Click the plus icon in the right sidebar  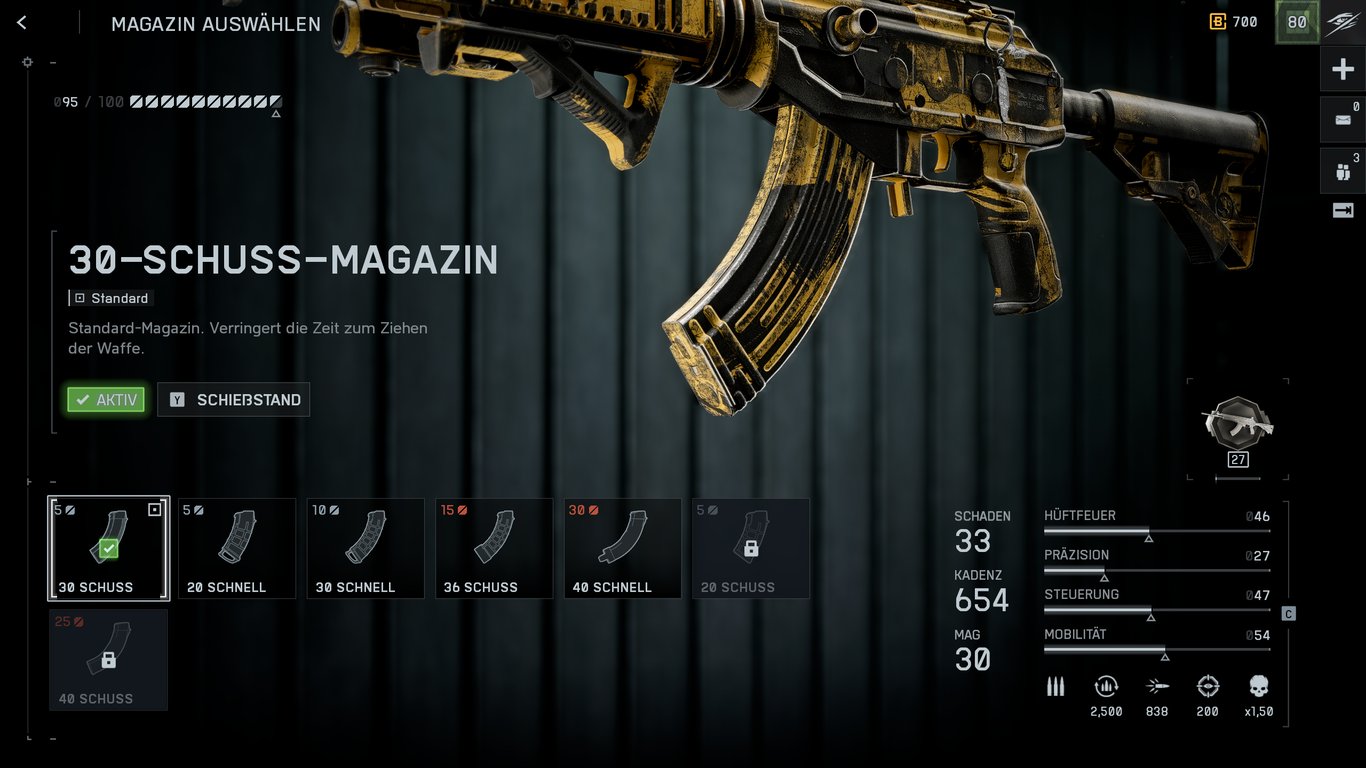pos(1343,68)
